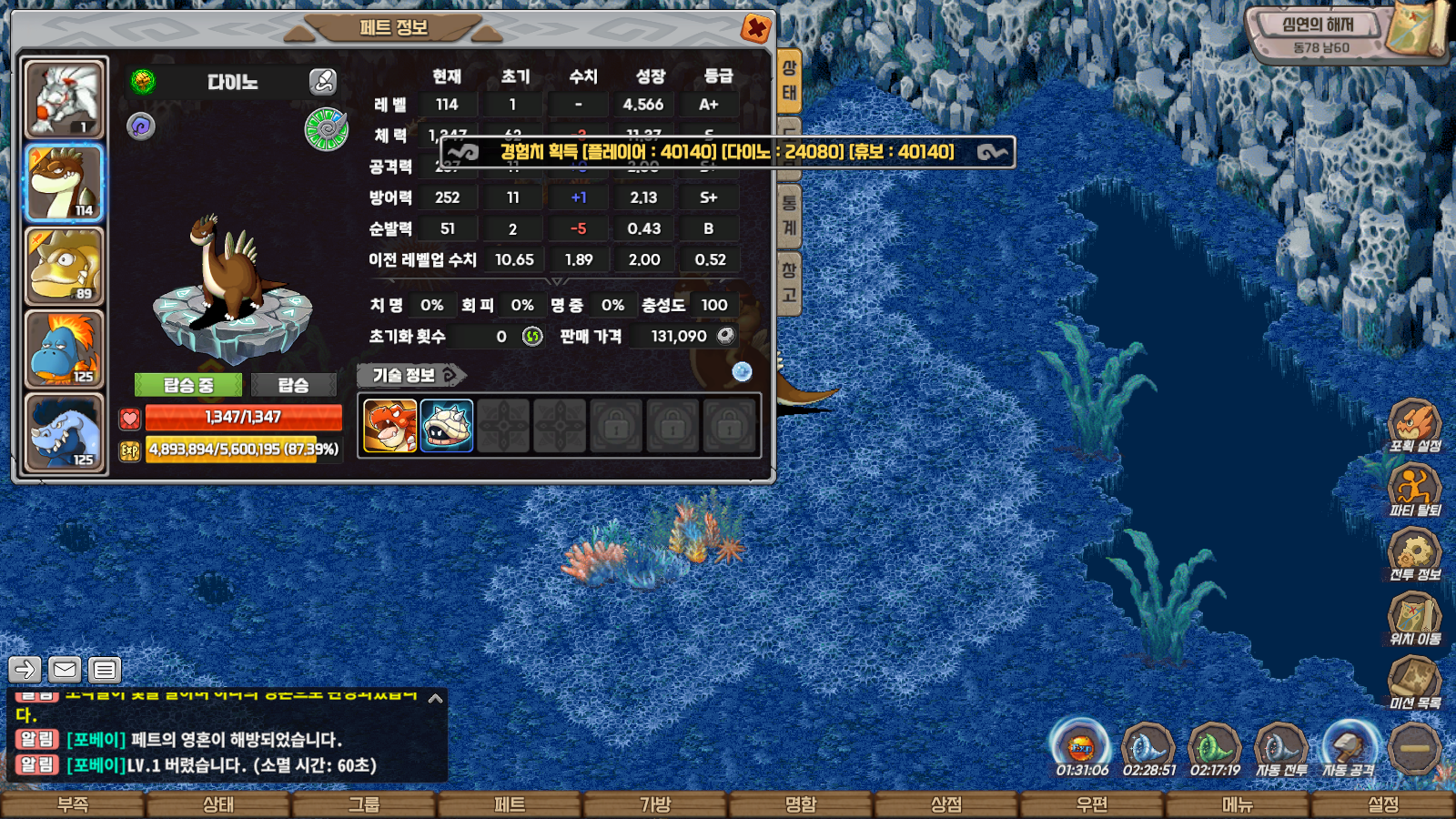Click the 탑승 button
Viewport: 1456px width, 819px height.
[293, 385]
